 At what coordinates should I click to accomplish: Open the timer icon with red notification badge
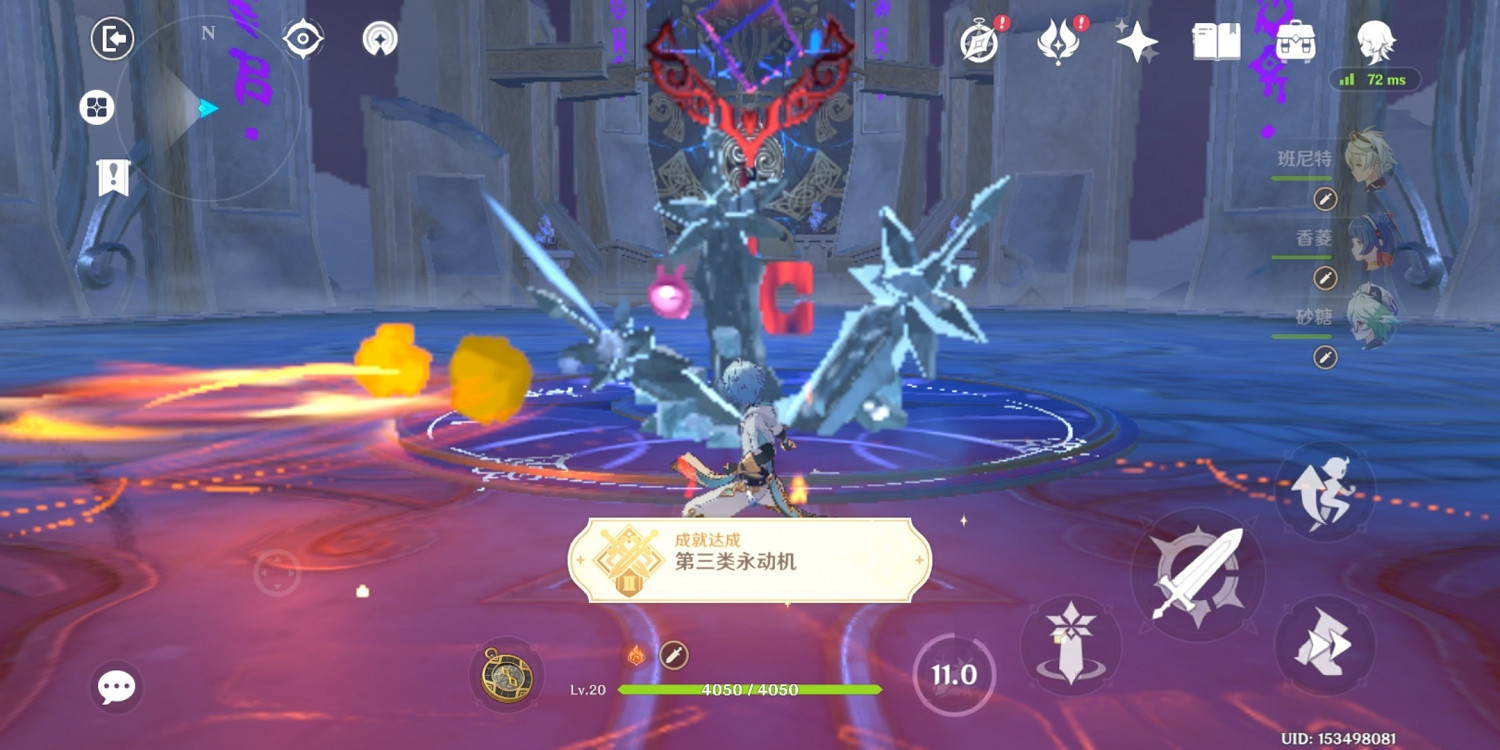[x=981, y=42]
